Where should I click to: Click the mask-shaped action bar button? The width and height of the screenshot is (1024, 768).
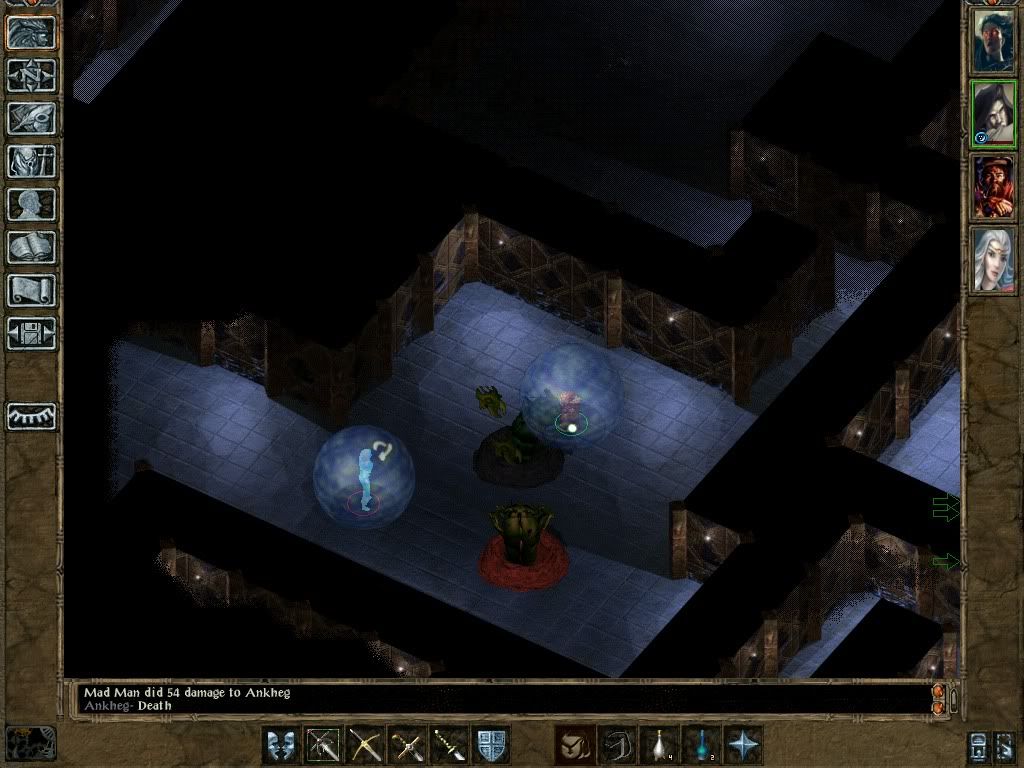[281, 746]
